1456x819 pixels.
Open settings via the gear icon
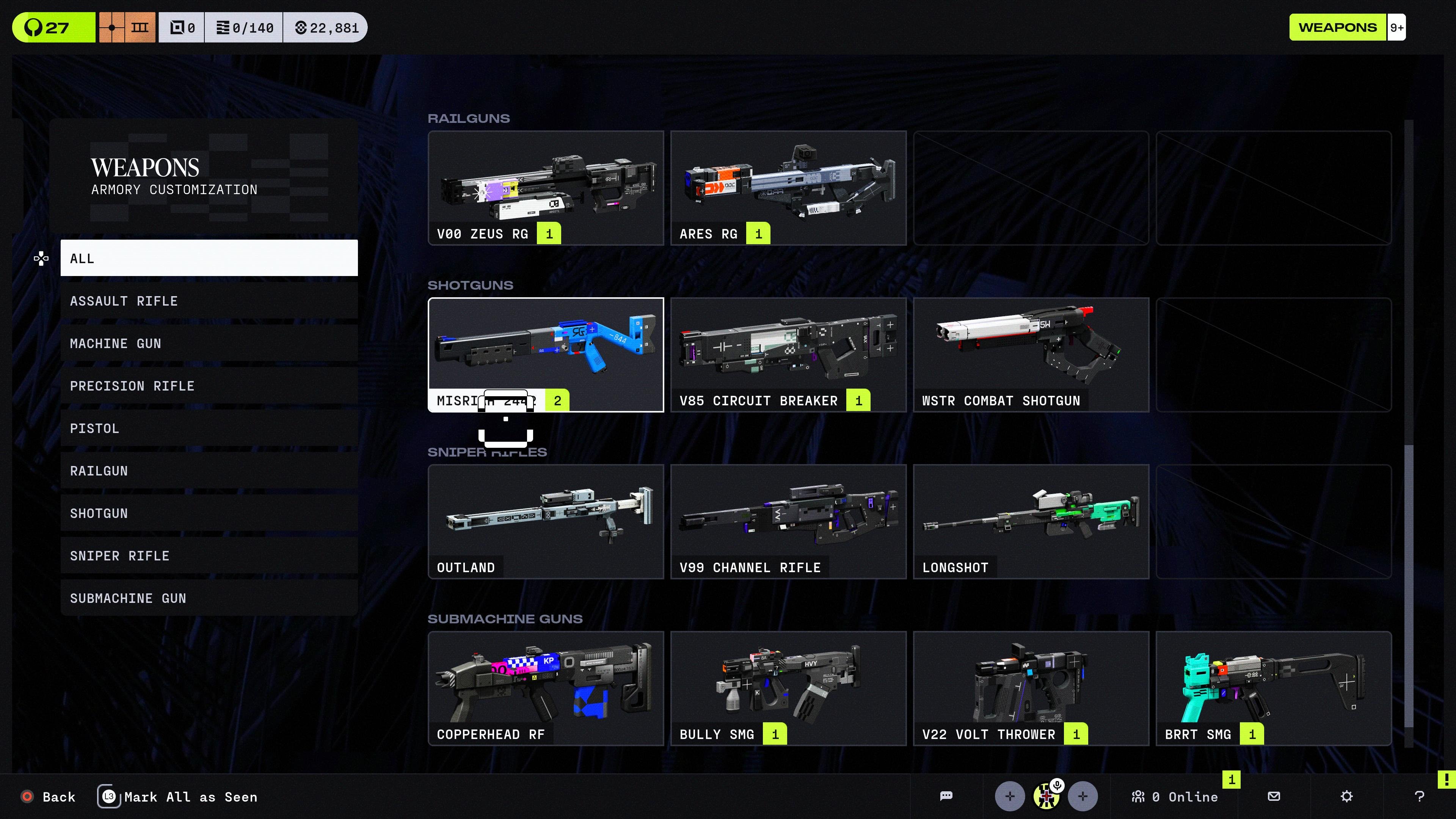tap(1346, 796)
